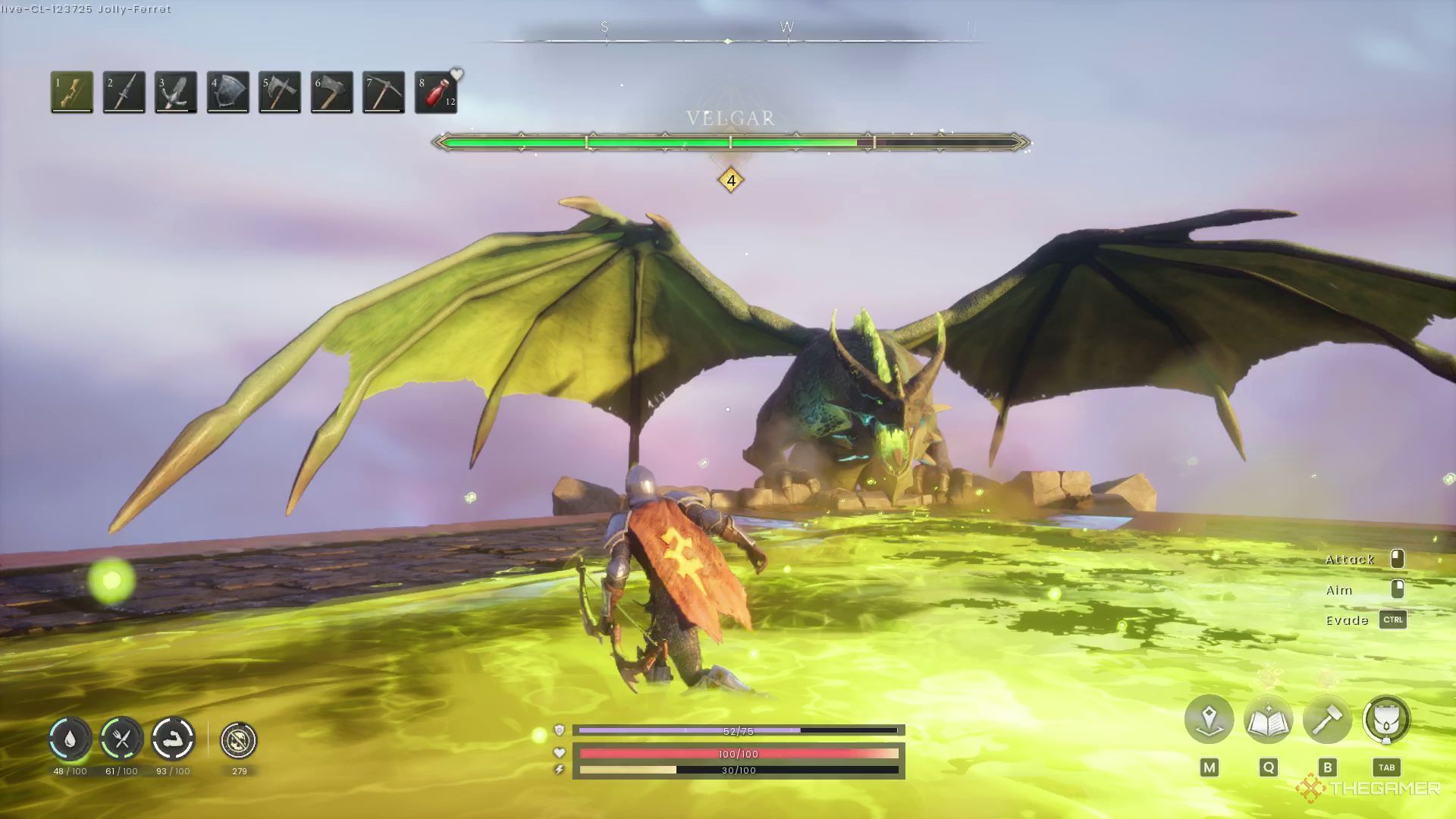This screenshot has height=819, width=1456.
Task: Open the backpack inventory icon
Action: point(1386,719)
